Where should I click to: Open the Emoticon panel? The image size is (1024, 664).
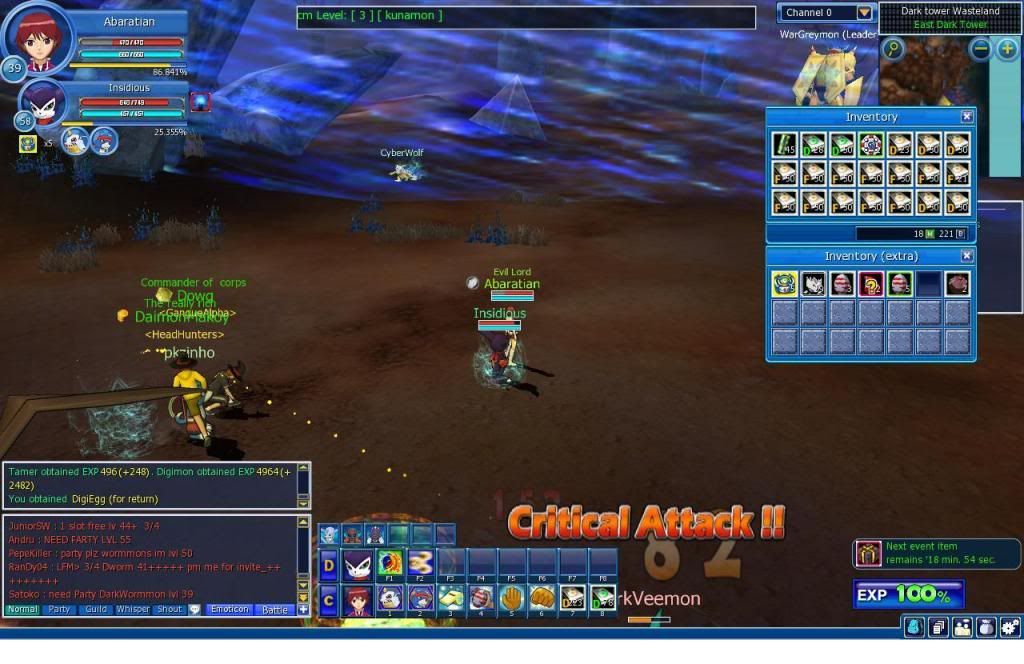pos(229,609)
